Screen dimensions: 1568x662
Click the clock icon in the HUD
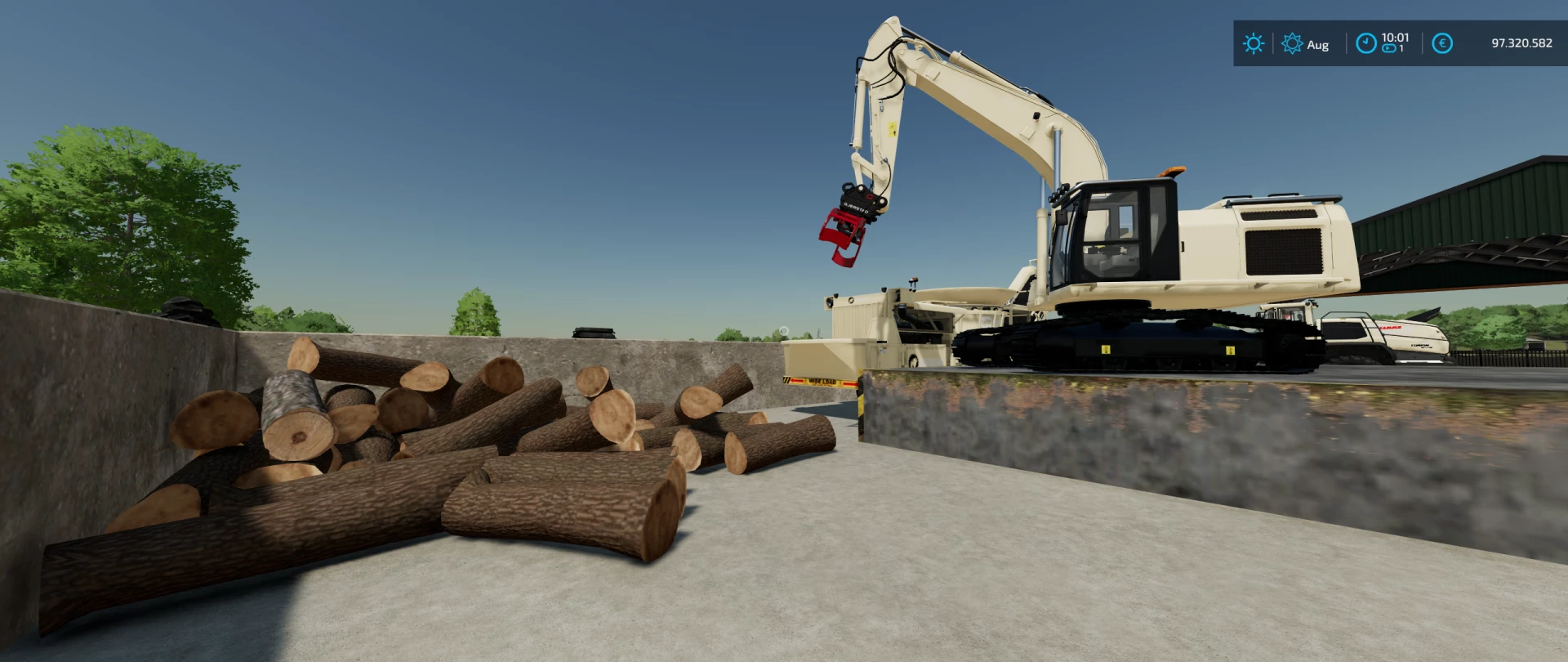coord(1367,42)
